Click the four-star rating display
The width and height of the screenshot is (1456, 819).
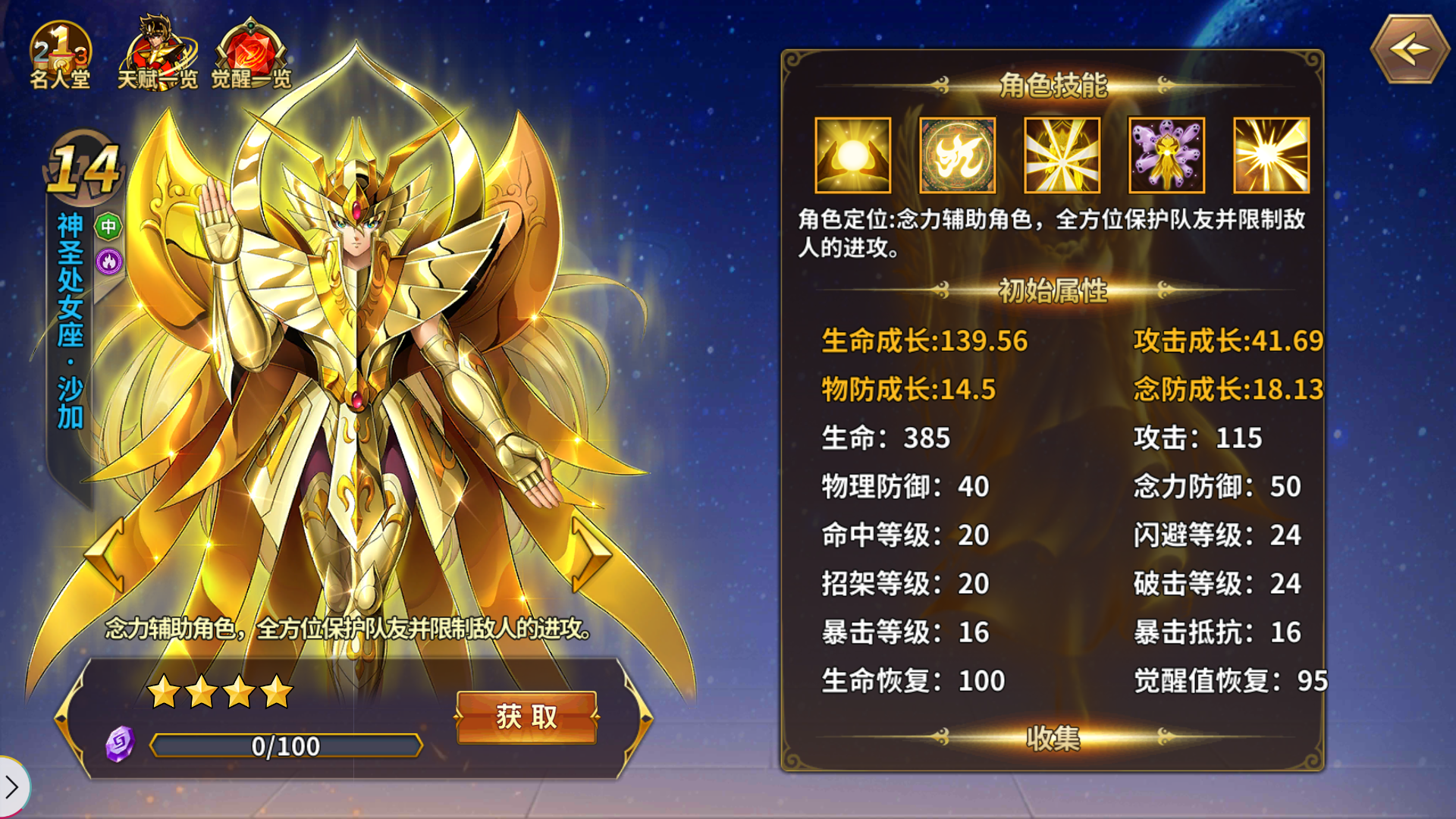219,691
